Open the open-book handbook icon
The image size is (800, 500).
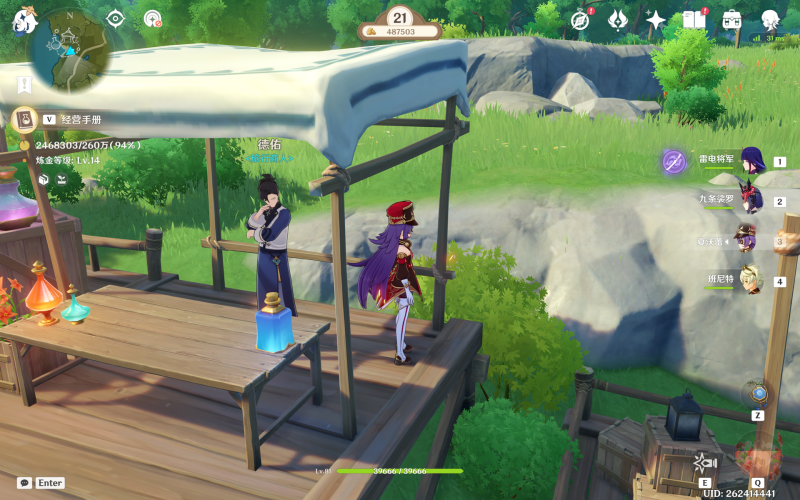point(694,19)
